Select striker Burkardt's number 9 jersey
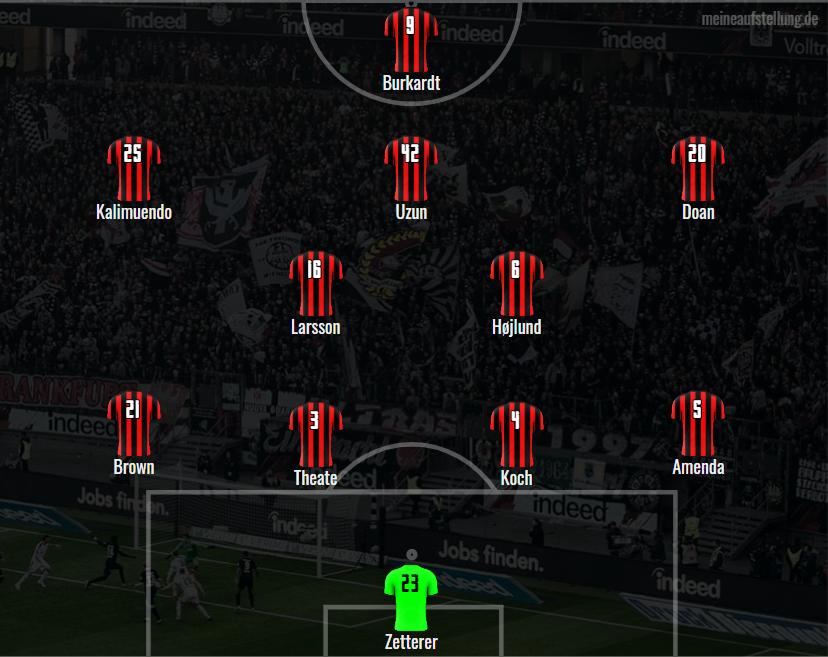This screenshot has height=657, width=828. pyautogui.click(x=411, y=39)
